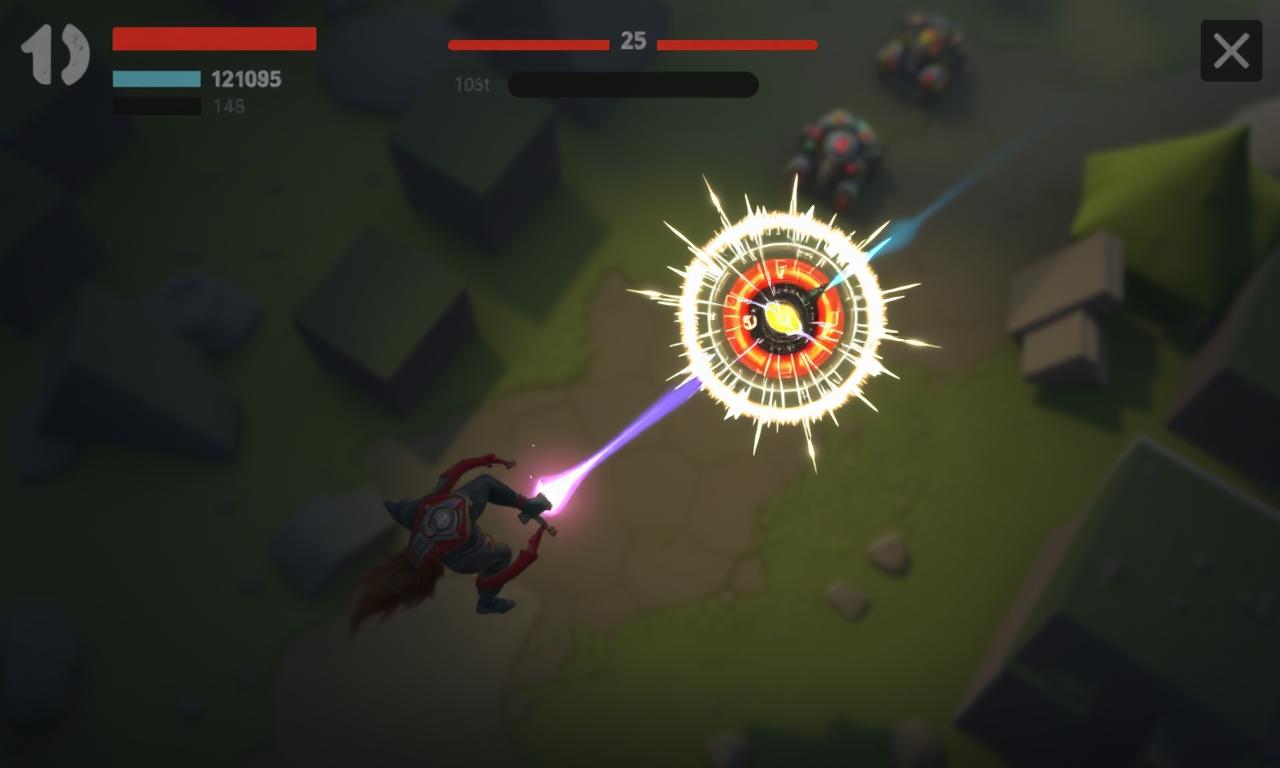Close the screen with the X button
The image size is (1280, 768).
tap(1231, 51)
